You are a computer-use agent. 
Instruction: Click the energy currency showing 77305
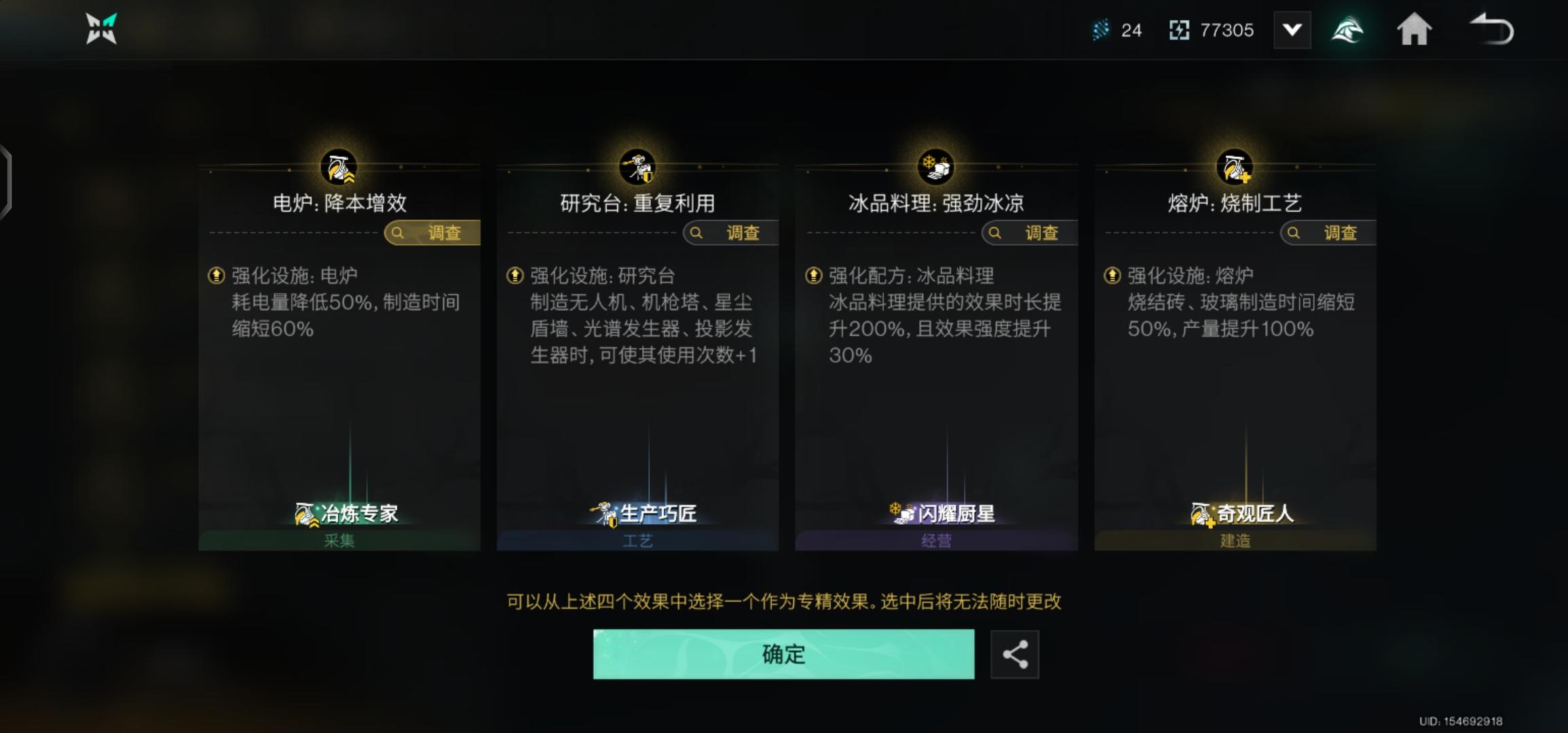pyautogui.click(x=1212, y=29)
